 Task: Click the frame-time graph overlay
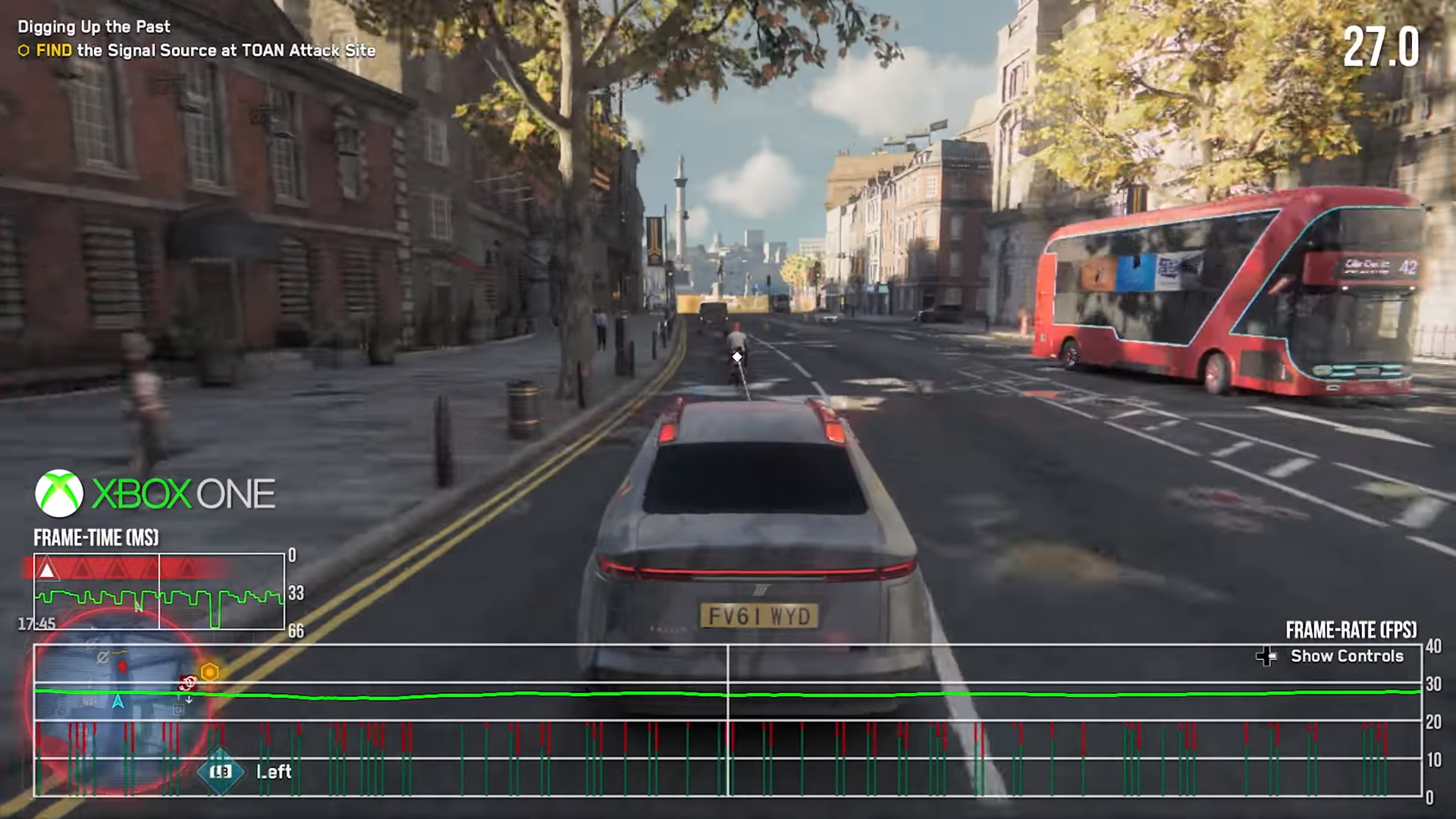pyautogui.click(x=159, y=591)
